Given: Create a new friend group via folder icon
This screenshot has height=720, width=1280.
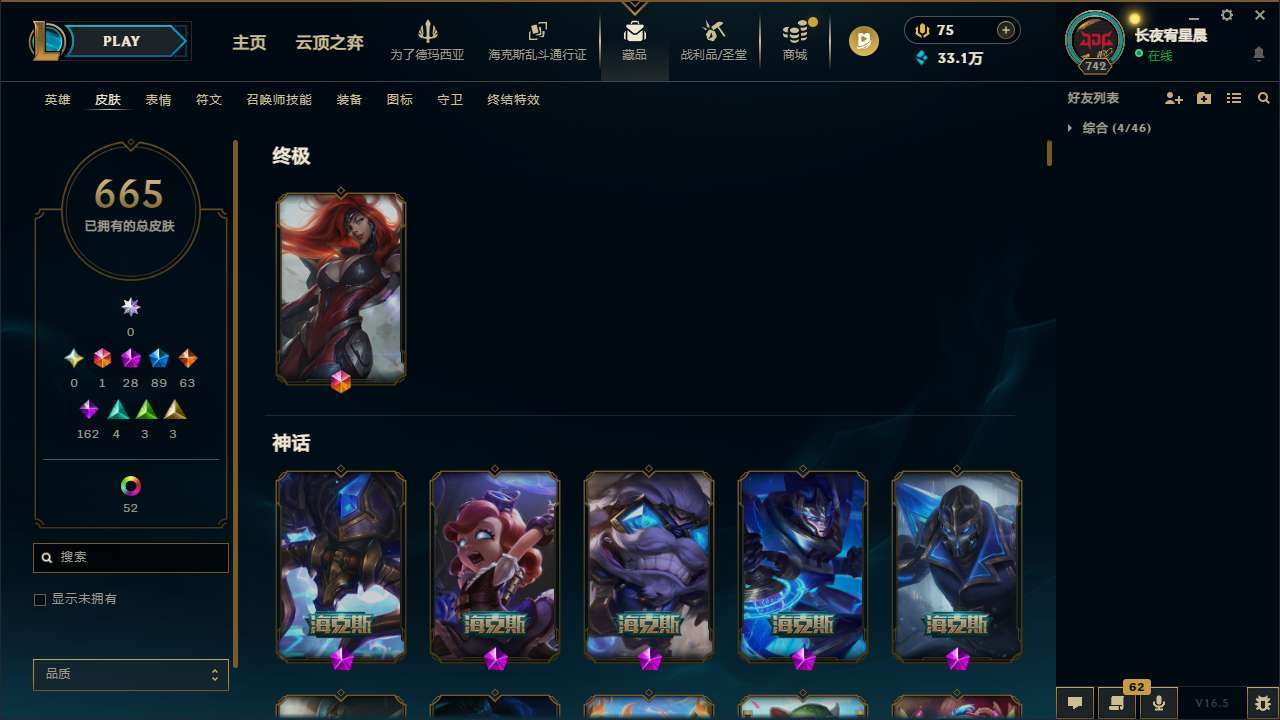Looking at the screenshot, I should 1203,98.
